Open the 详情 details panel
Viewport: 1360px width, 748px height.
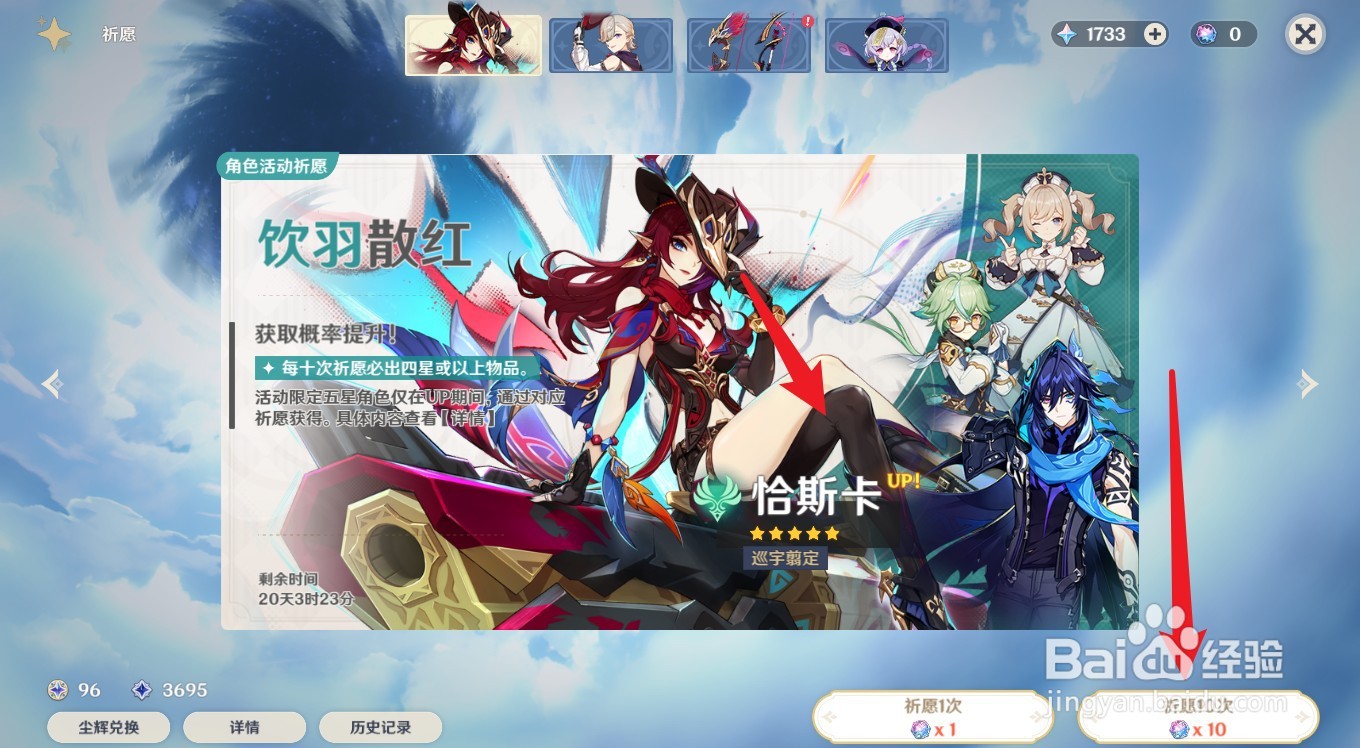tap(245, 727)
